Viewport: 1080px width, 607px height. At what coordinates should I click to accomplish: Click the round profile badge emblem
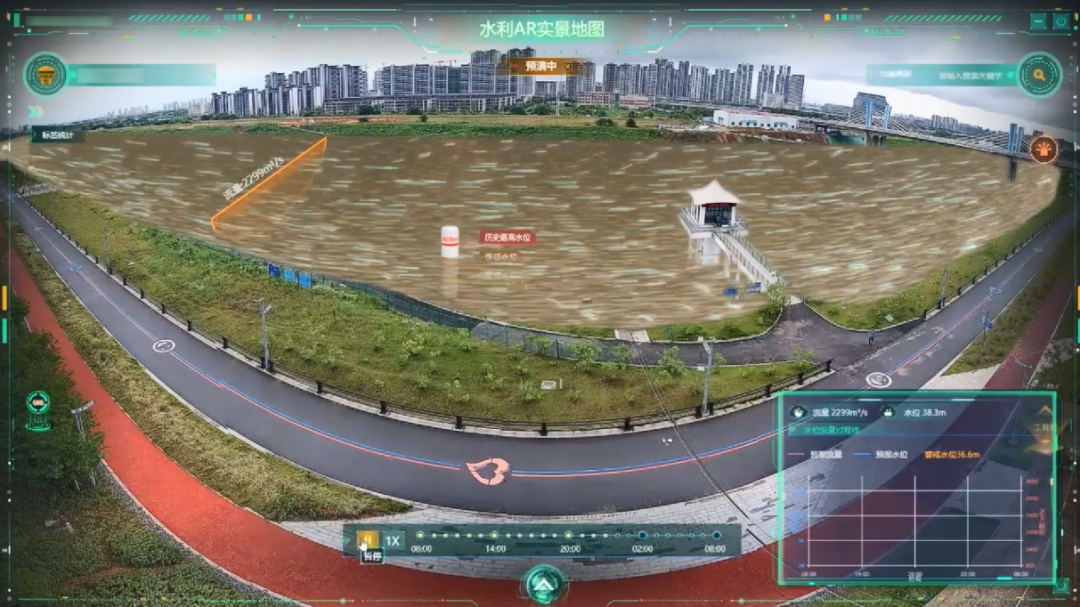click(45, 75)
